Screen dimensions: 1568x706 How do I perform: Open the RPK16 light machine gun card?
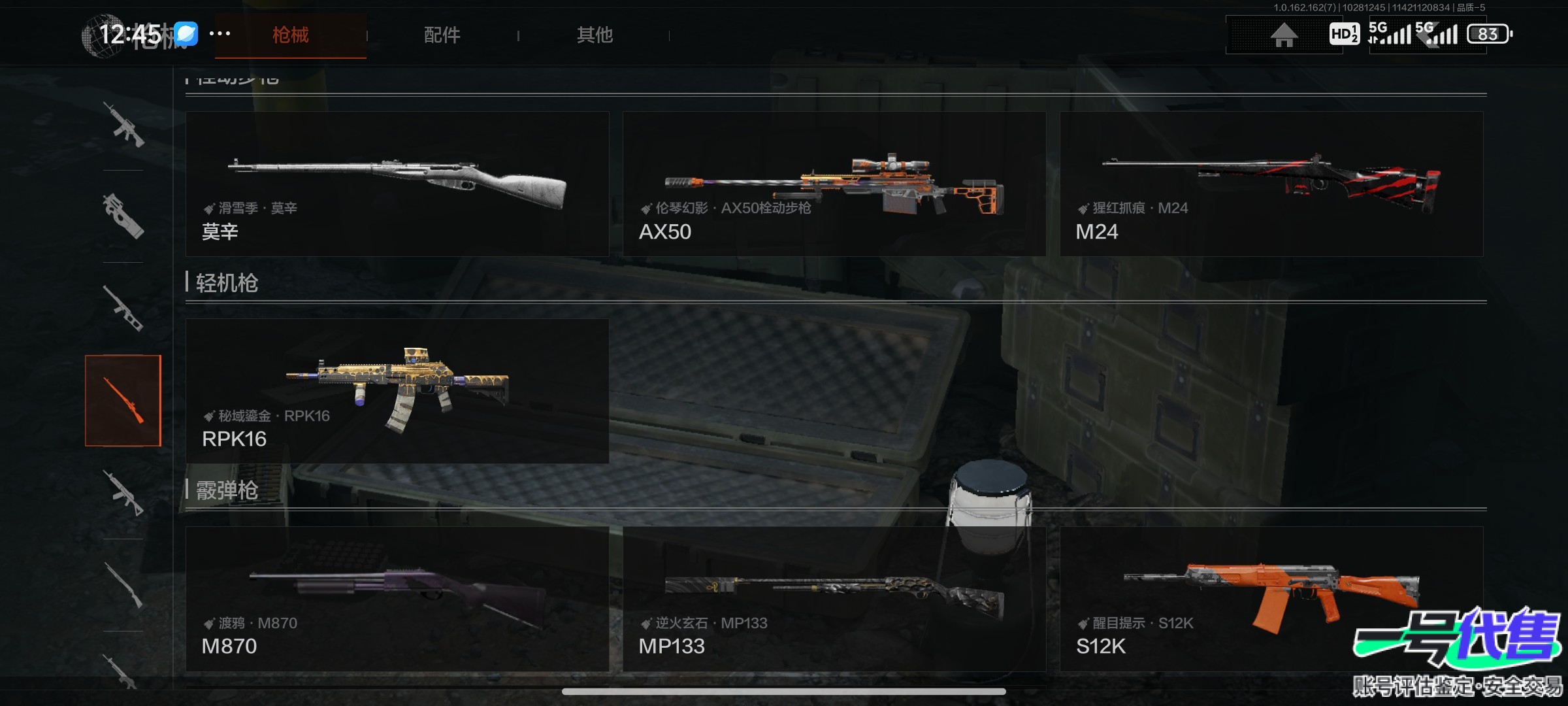pyautogui.click(x=397, y=391)
